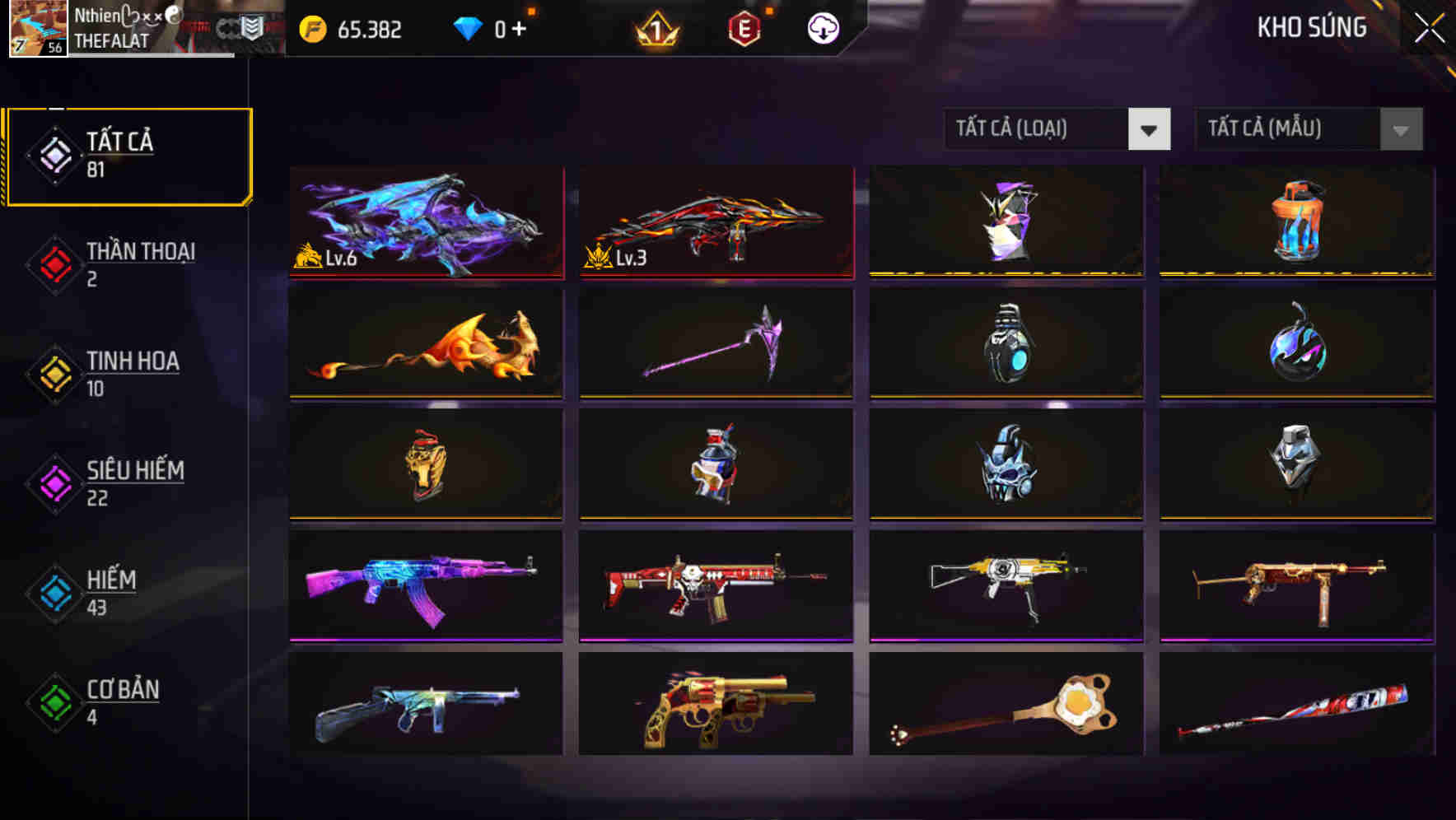This screenshot has height=820, width=1456.
Task: Select the Lv.6 blue dragon weapon skin
Action: [x=425, y=221]
